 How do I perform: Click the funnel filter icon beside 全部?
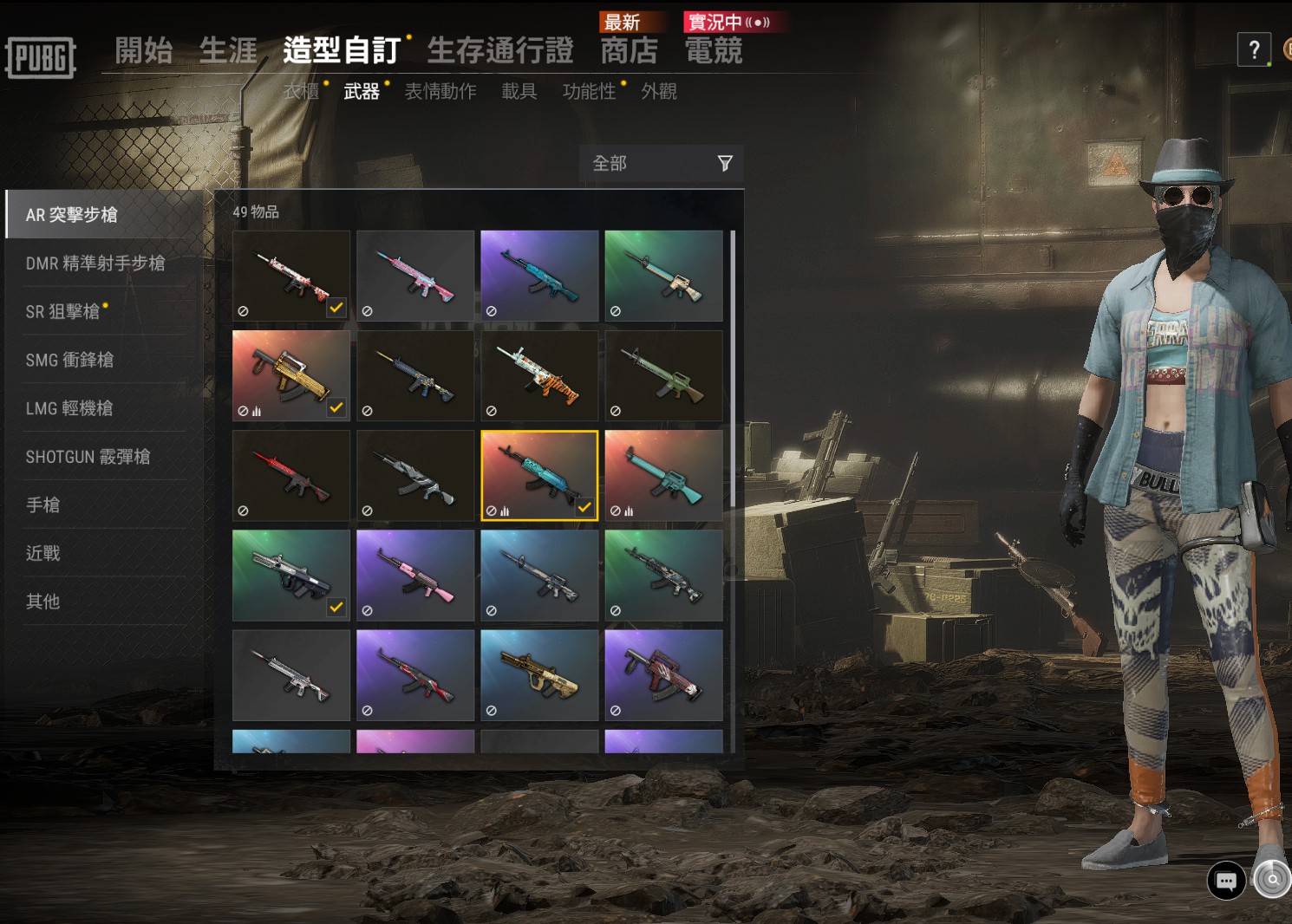724,163
